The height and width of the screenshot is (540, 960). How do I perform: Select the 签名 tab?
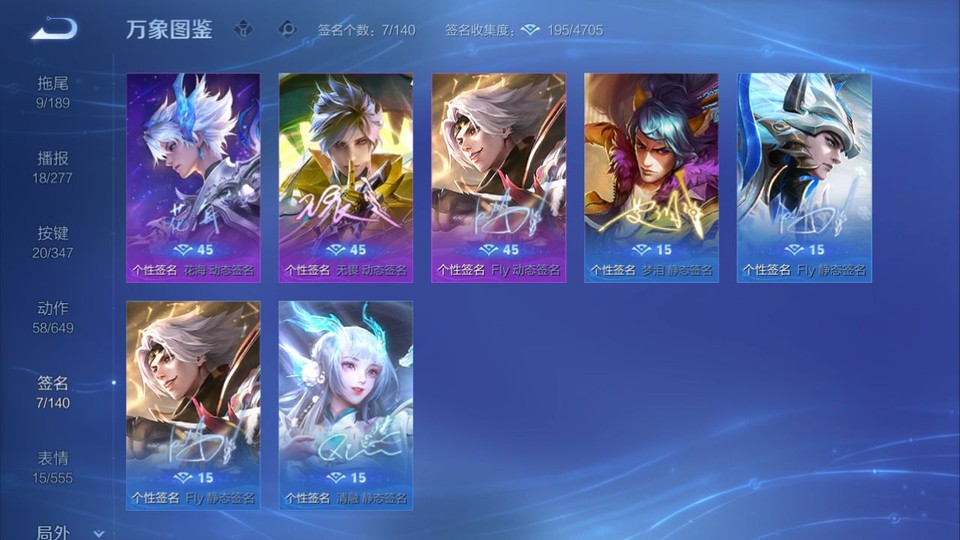pyautogui.click(x=53, y=391)
